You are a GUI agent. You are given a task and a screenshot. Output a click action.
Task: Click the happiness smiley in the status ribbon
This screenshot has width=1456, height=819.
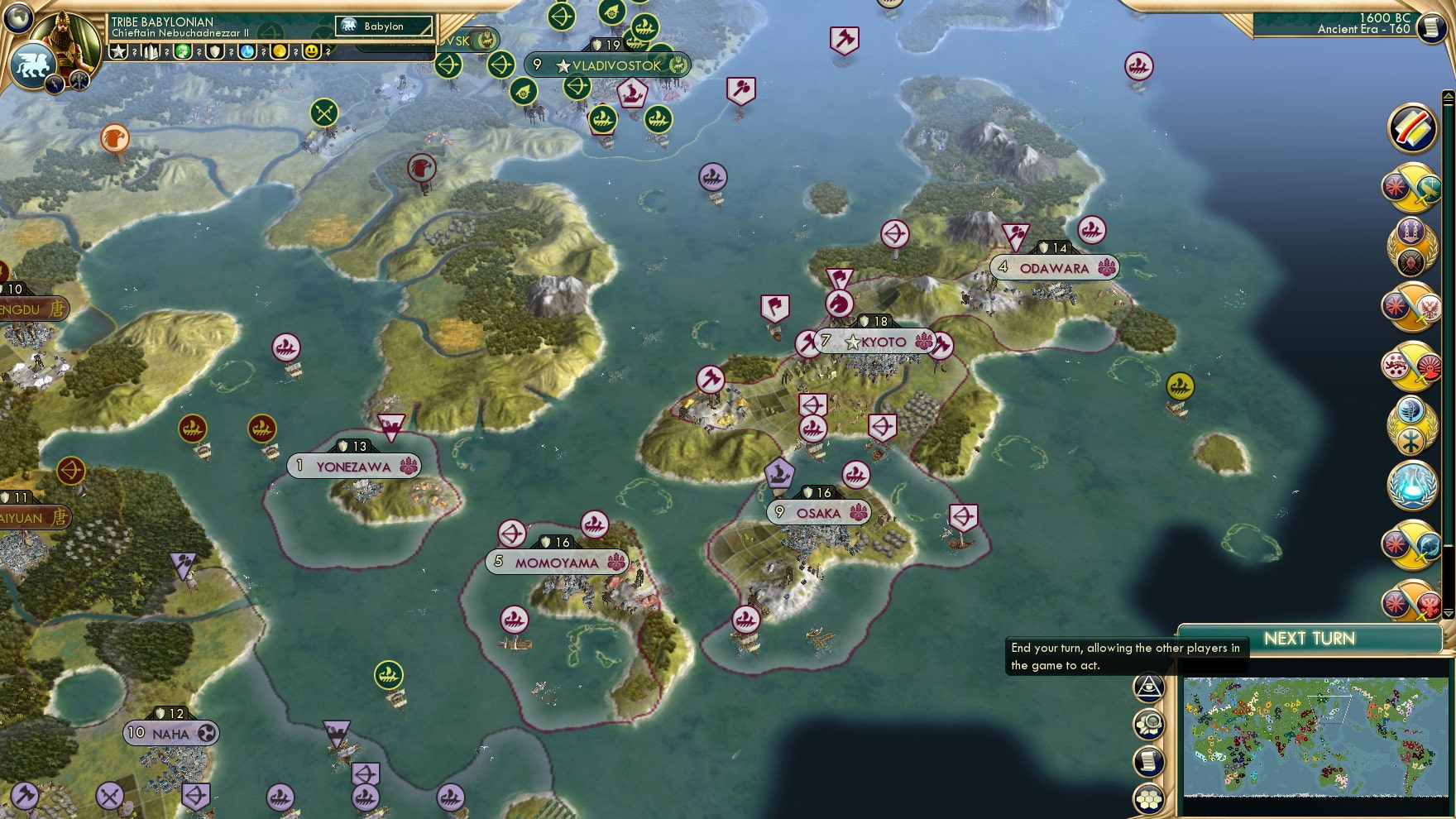(x=312, y=51)
